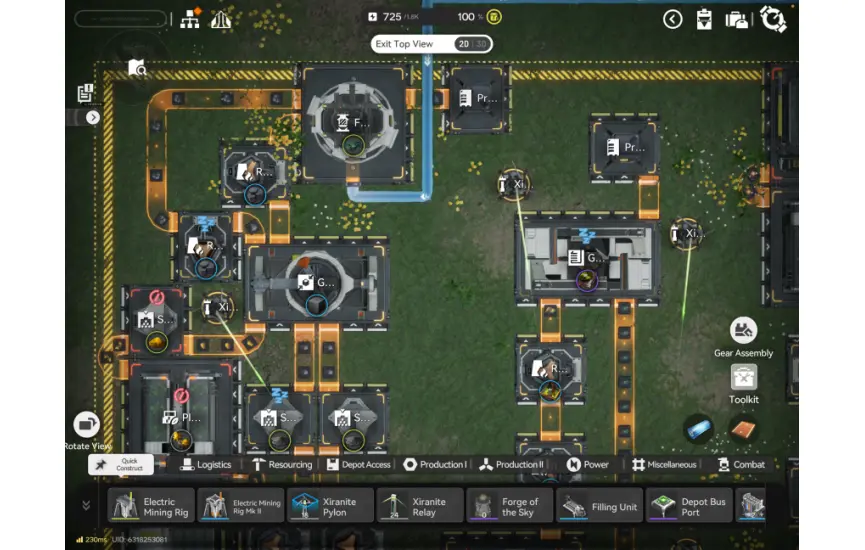Select the Electric Mining Rig building
The image size is (865, 550).
point(150,507)
